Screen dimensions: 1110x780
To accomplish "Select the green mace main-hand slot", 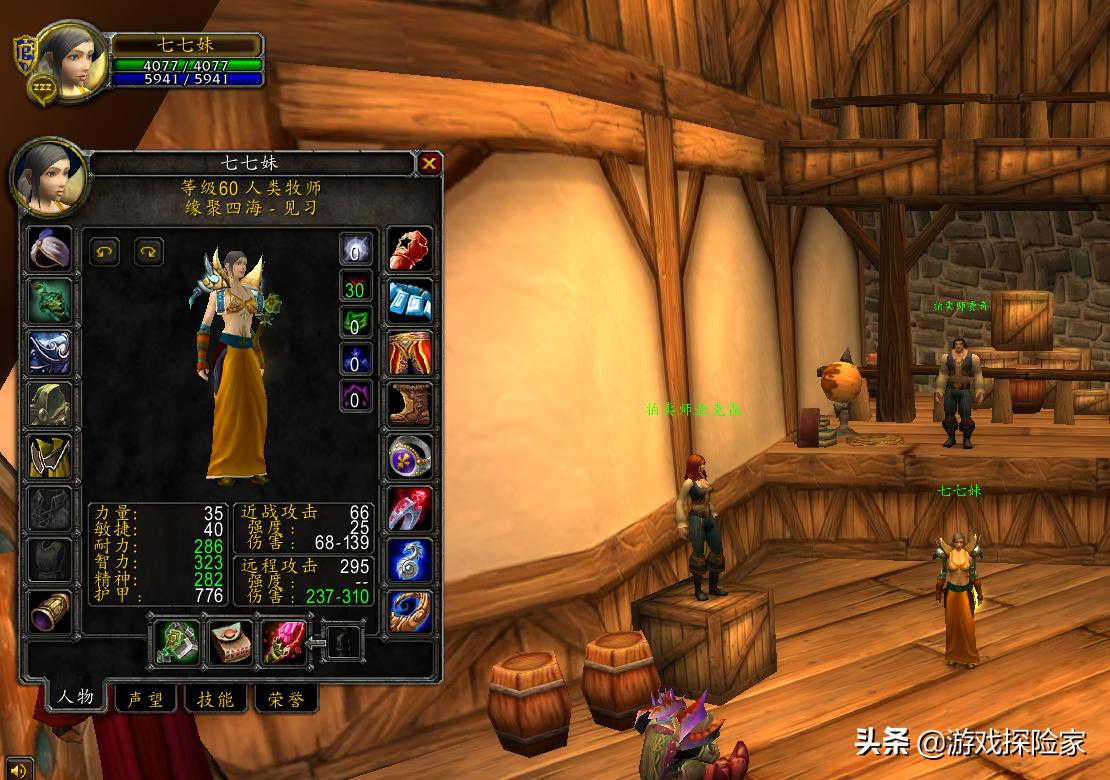I will tap(176, 643).
